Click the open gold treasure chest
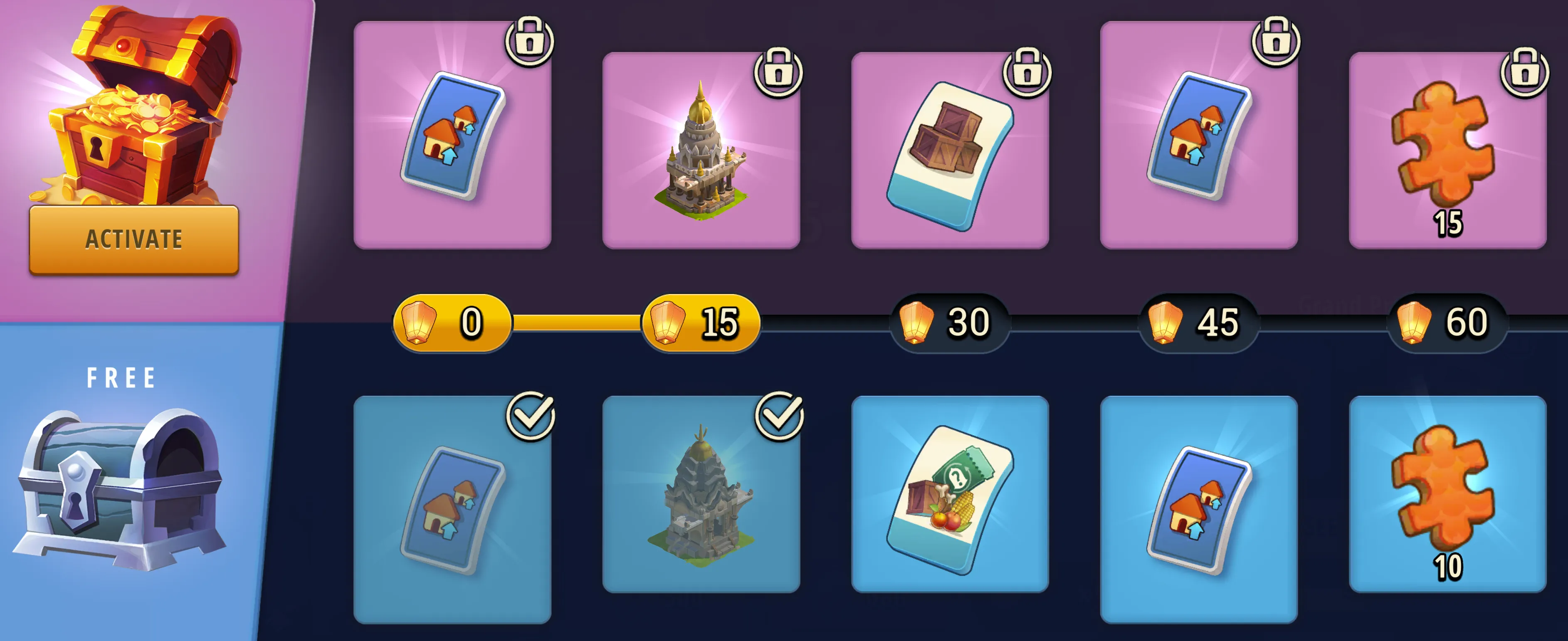Image resolution: width=1568 pixels, height=641 pixels. click(x=143, y=106)
